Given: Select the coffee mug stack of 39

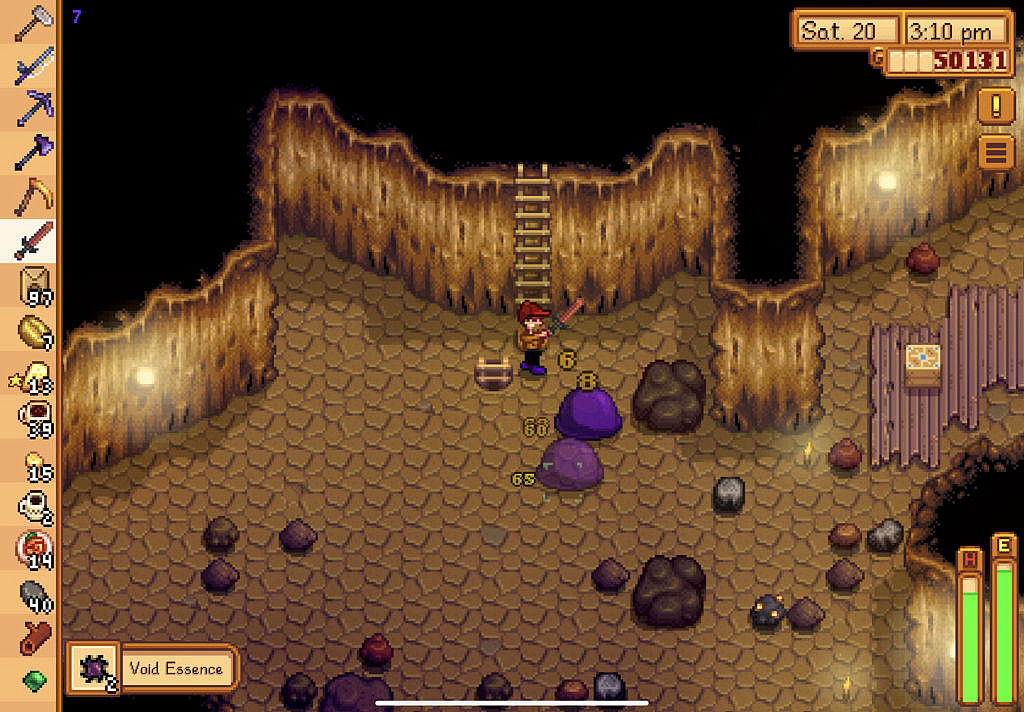Looking at the screenshot, I should coord(34,417).
